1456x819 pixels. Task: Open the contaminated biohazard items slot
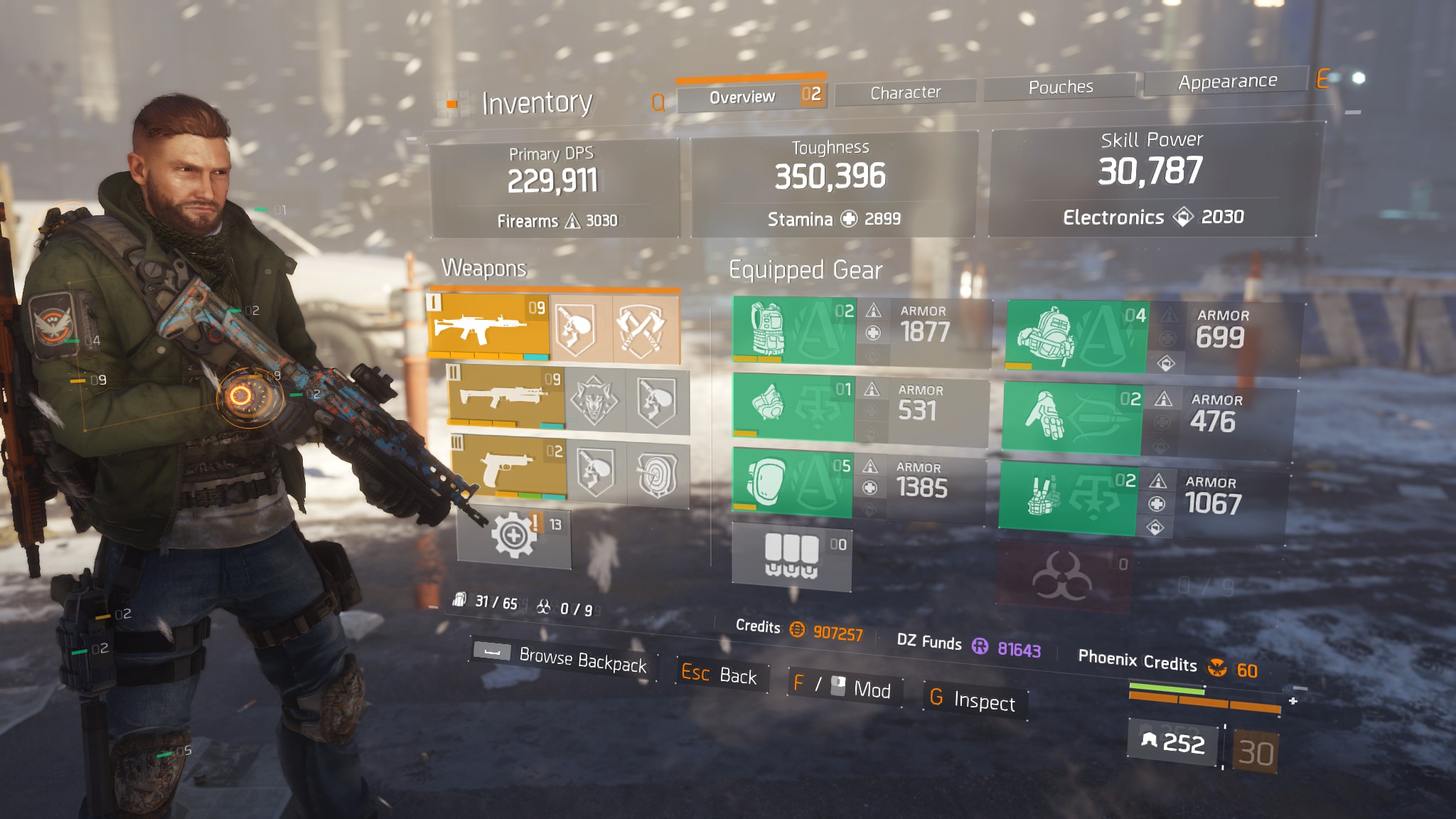(x=1063, y=577)
